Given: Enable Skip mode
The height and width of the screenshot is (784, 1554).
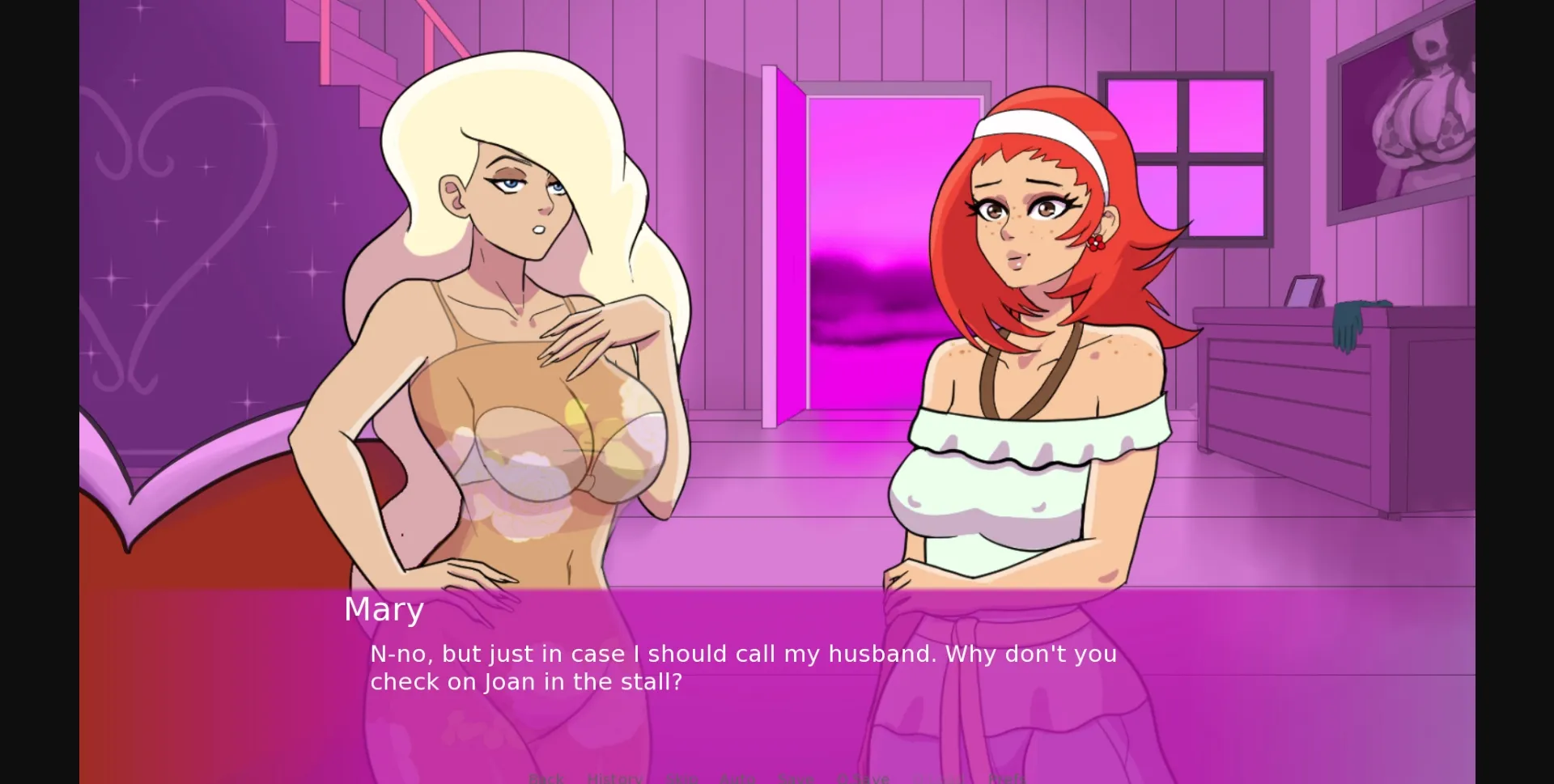Looking at the screenshot, I should click(x=682, y=777).
